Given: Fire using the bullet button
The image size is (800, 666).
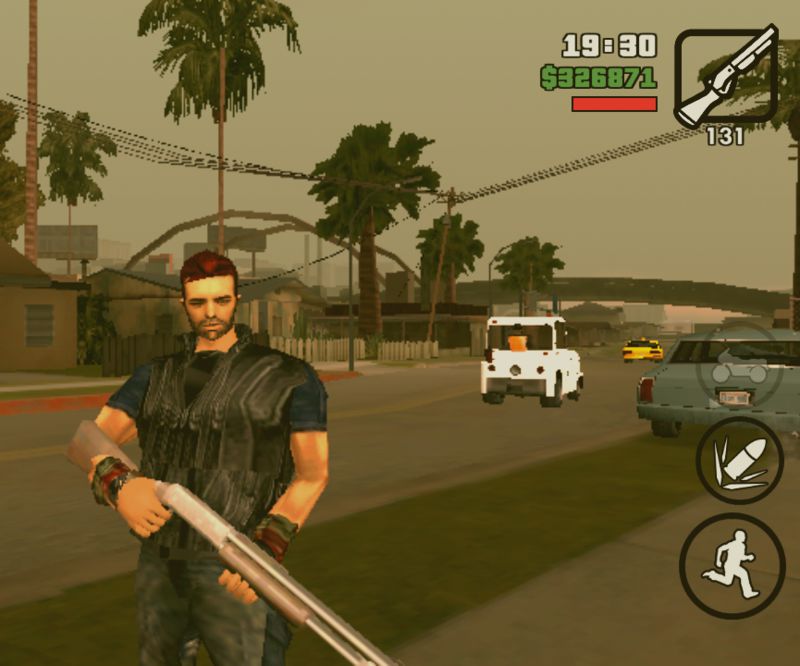Looking at the screenshot, I should click(x=739, y=459).
